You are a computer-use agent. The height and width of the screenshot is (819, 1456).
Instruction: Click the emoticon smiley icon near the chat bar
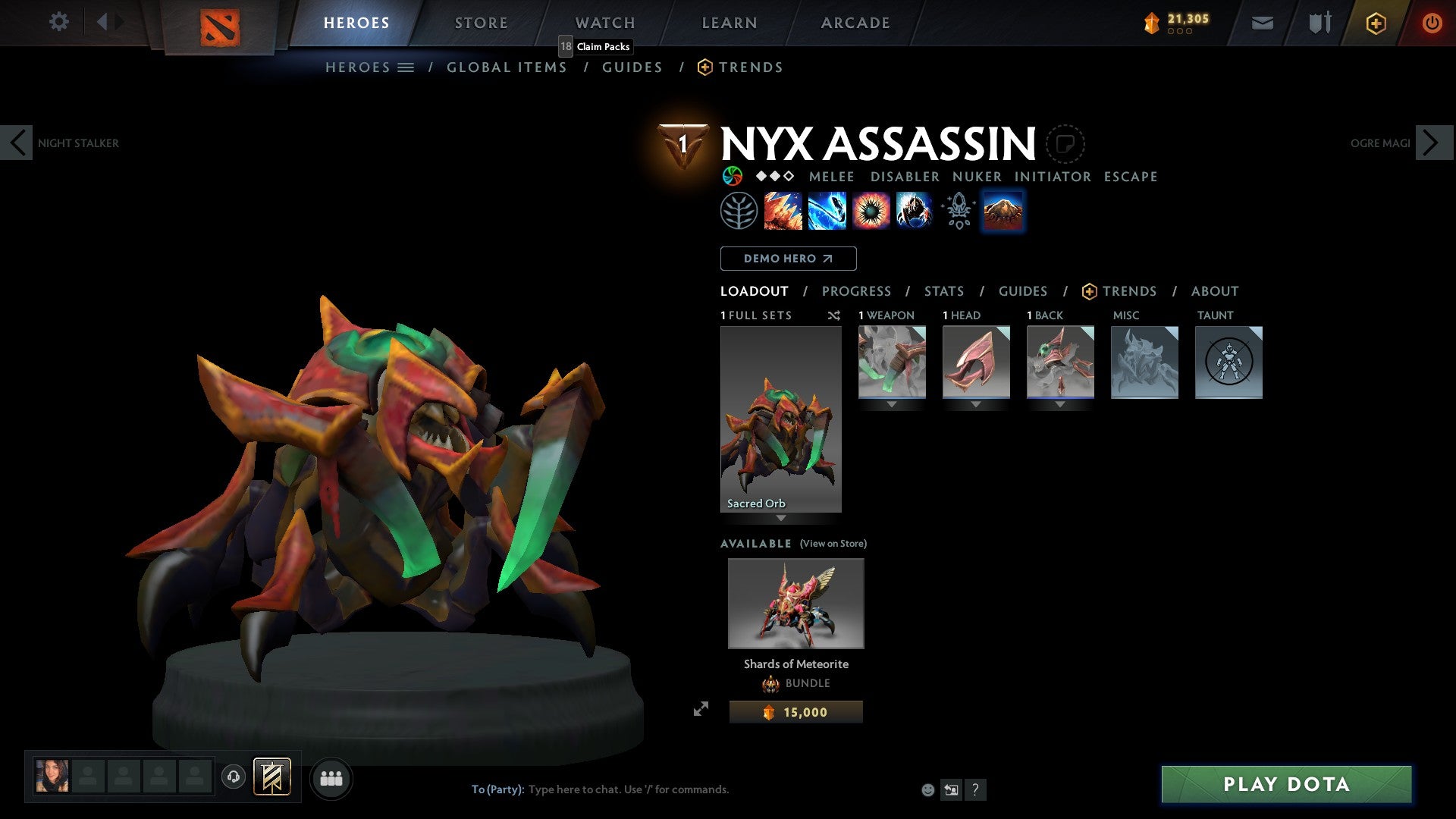coord(927,789)
